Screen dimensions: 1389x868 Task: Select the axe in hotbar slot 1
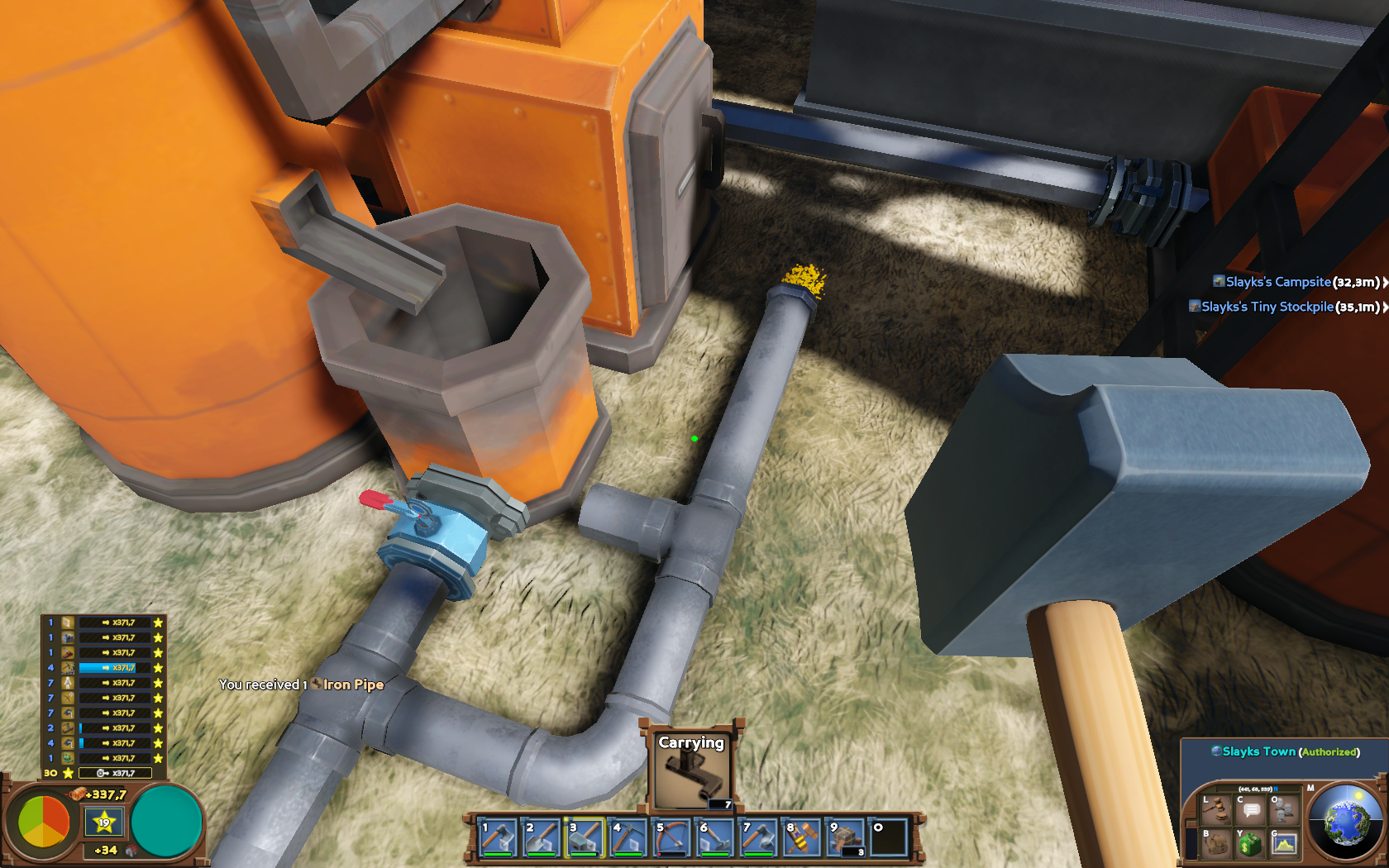tap(498, 837)
